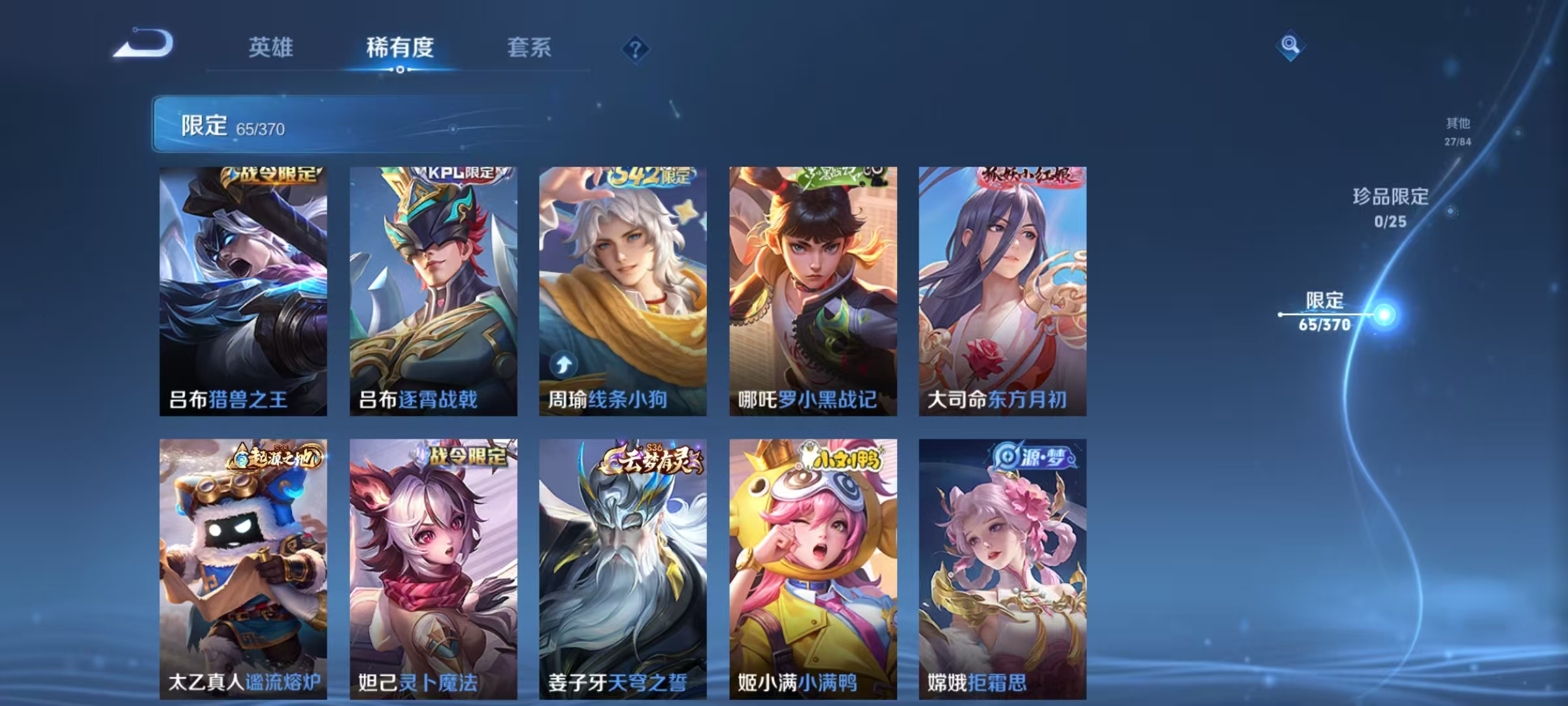Image resolution: width=1568 pixels, height=706 pixels.
Task: Switch to the 套系 tab
Action: [x=530, y=46]
